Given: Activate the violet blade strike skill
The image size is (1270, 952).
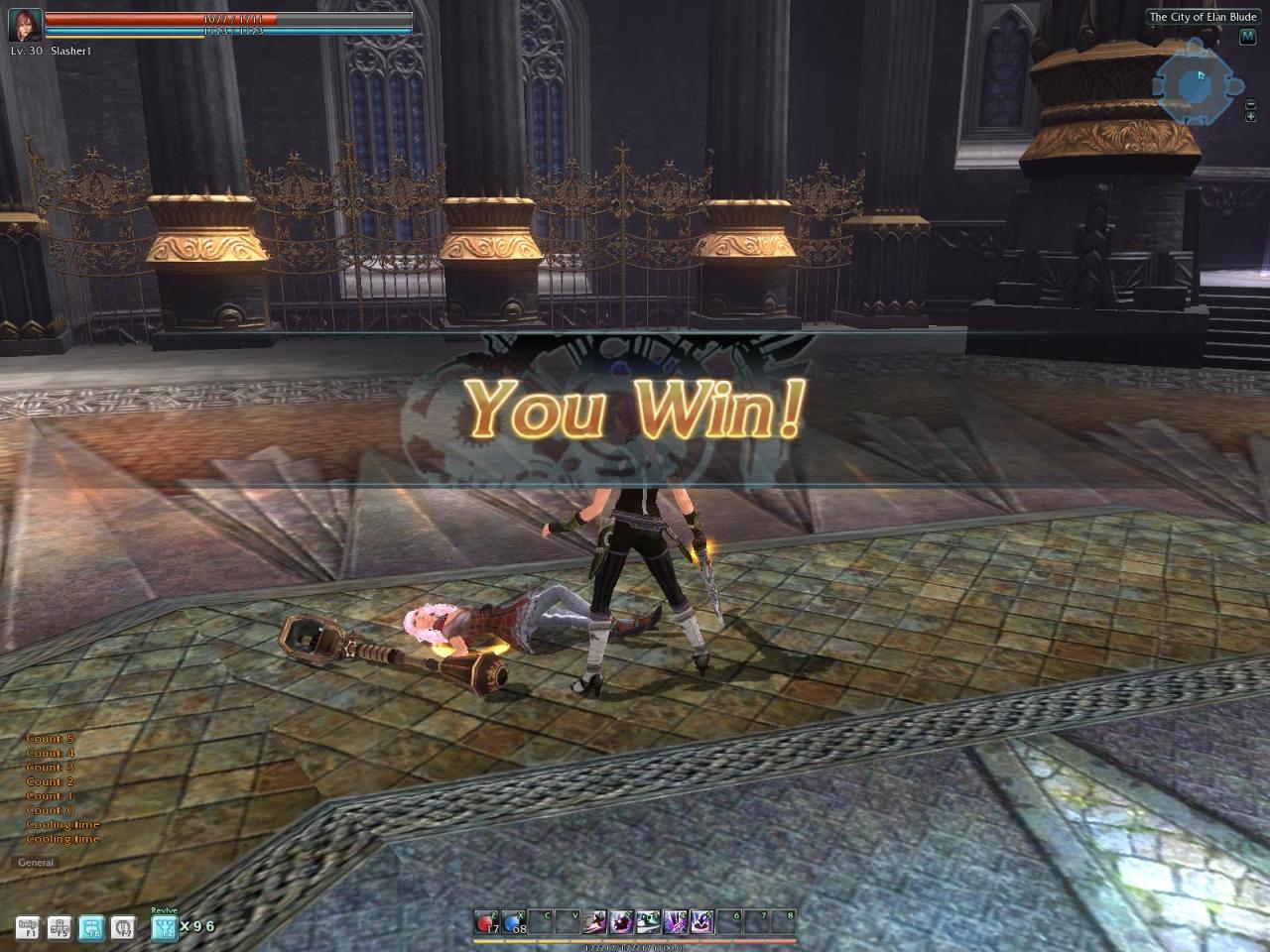Looking at the screenshot, I should click(x=676, y=923).
